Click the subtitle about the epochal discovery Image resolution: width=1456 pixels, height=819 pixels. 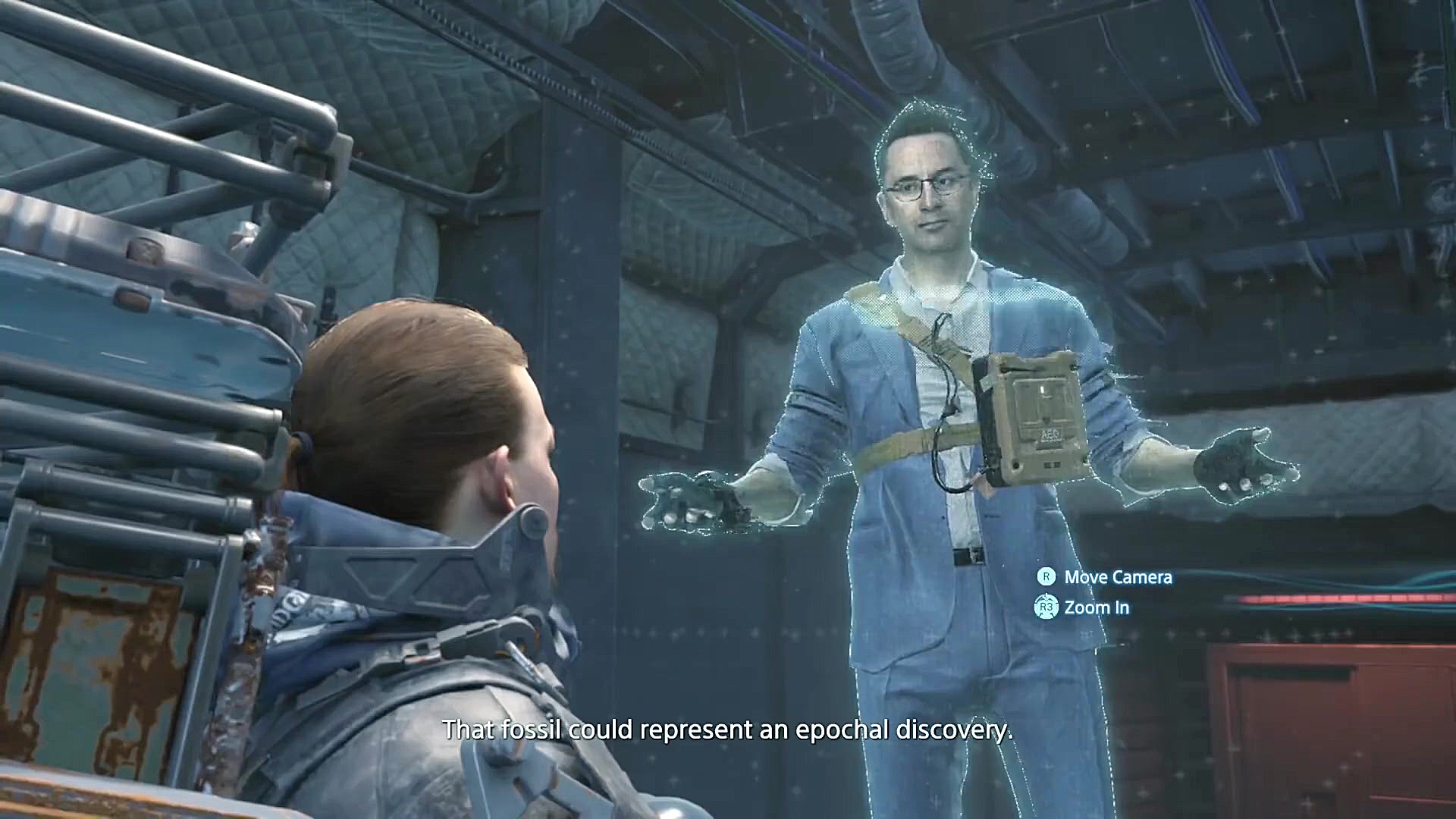[728, 730]
